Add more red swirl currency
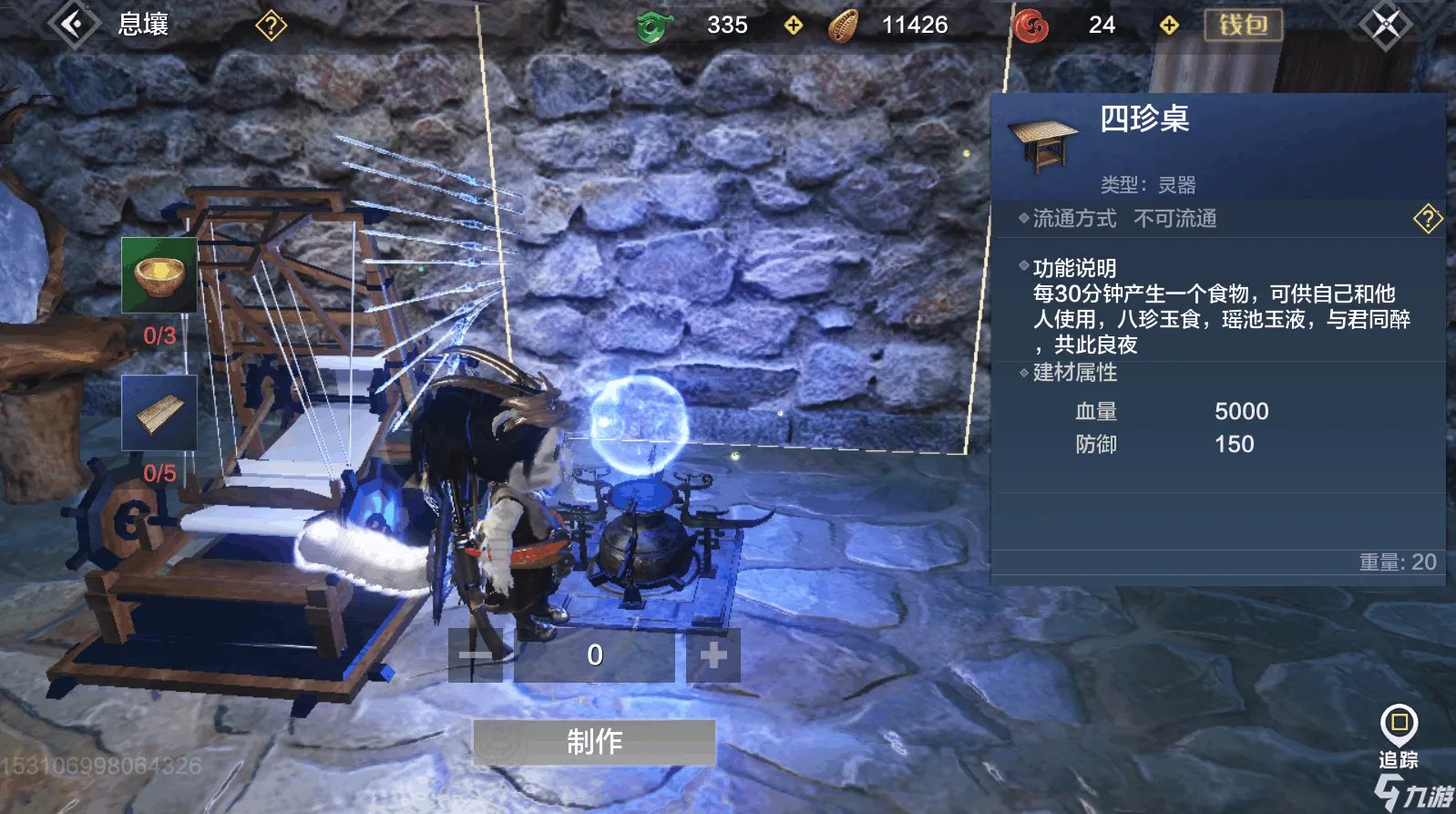Image resolution: width=1456 pixels, height=814 pixels. point(1169,26)
